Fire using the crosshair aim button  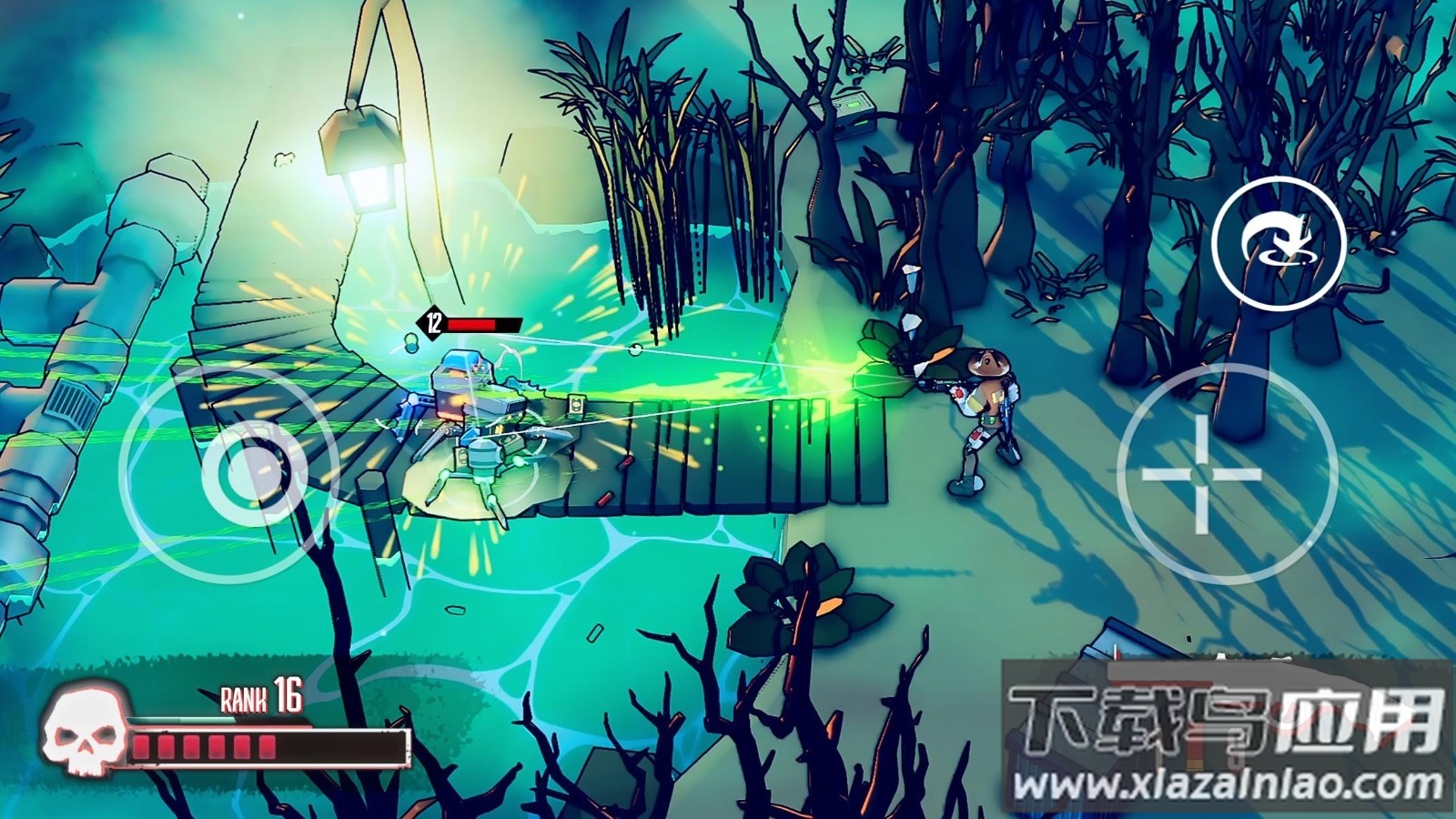(1202, 474)
